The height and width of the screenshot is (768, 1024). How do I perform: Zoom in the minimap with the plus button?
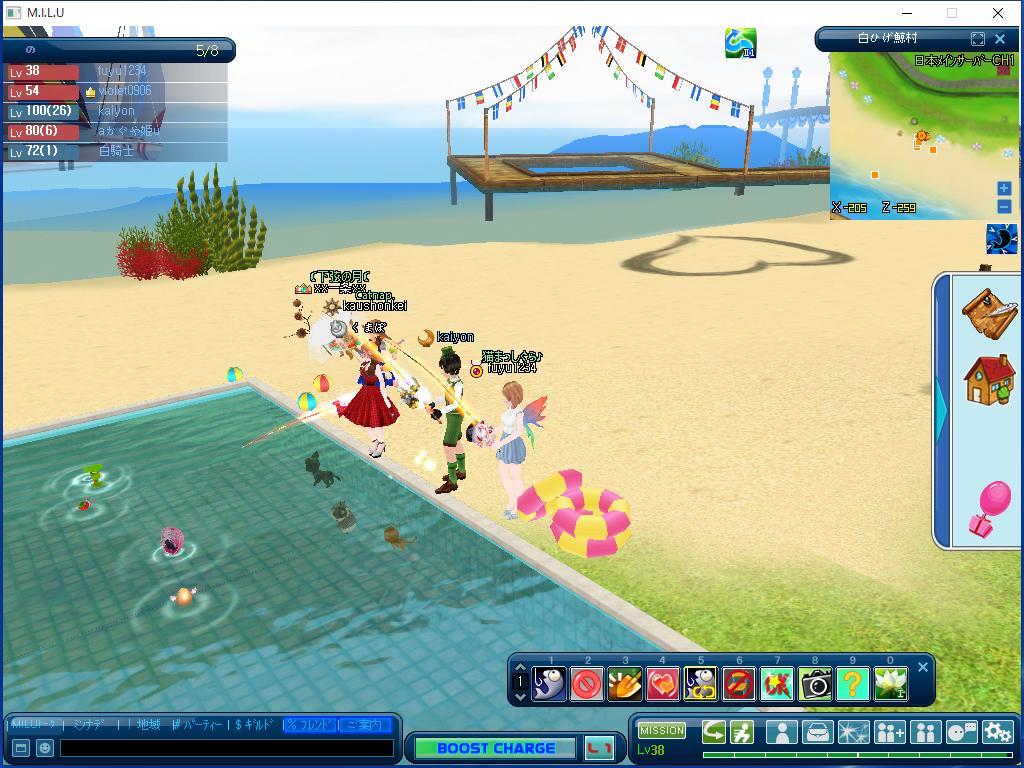[x=1004, y=188]
